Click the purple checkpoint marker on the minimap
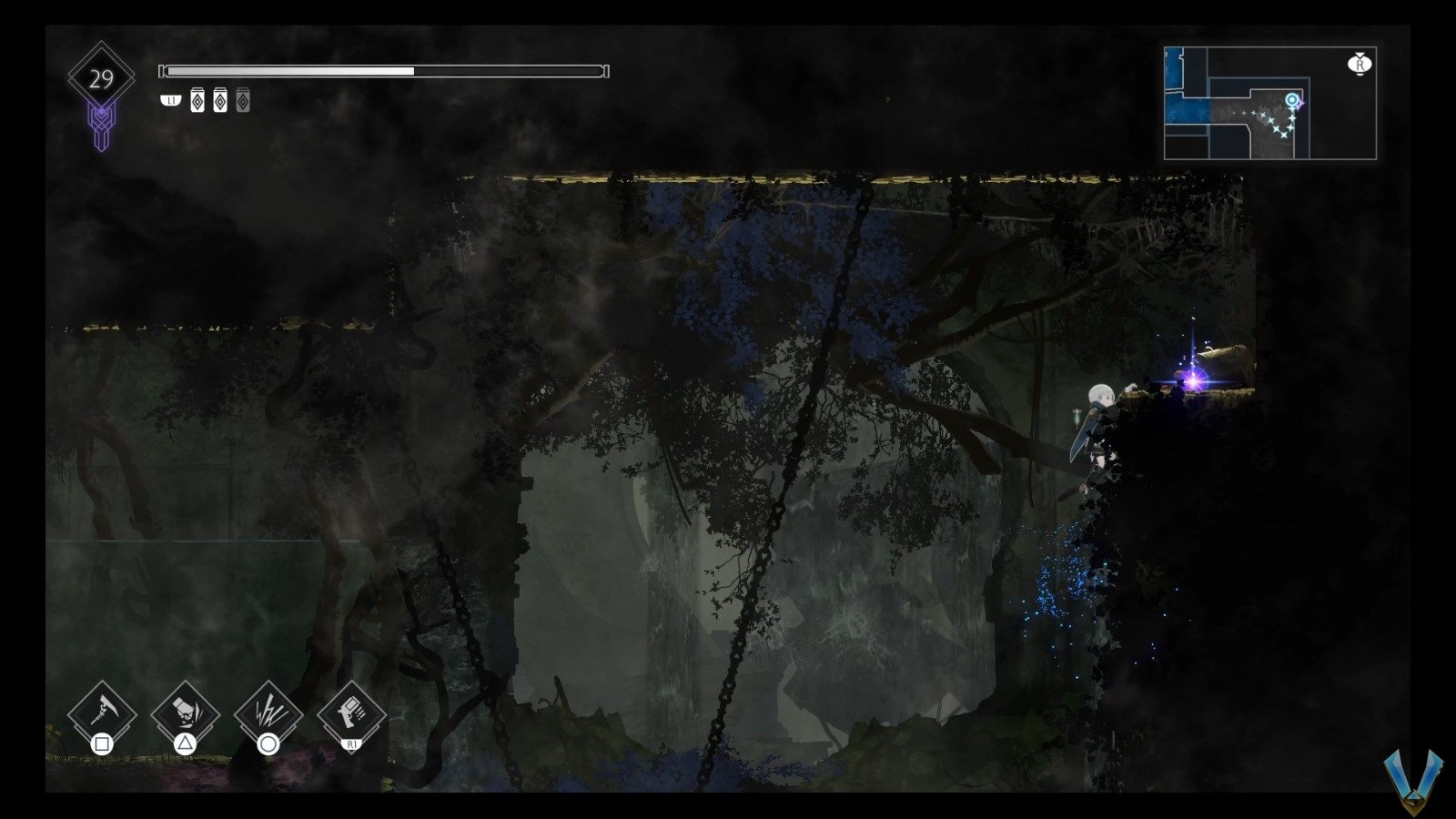 point(1300,105)
